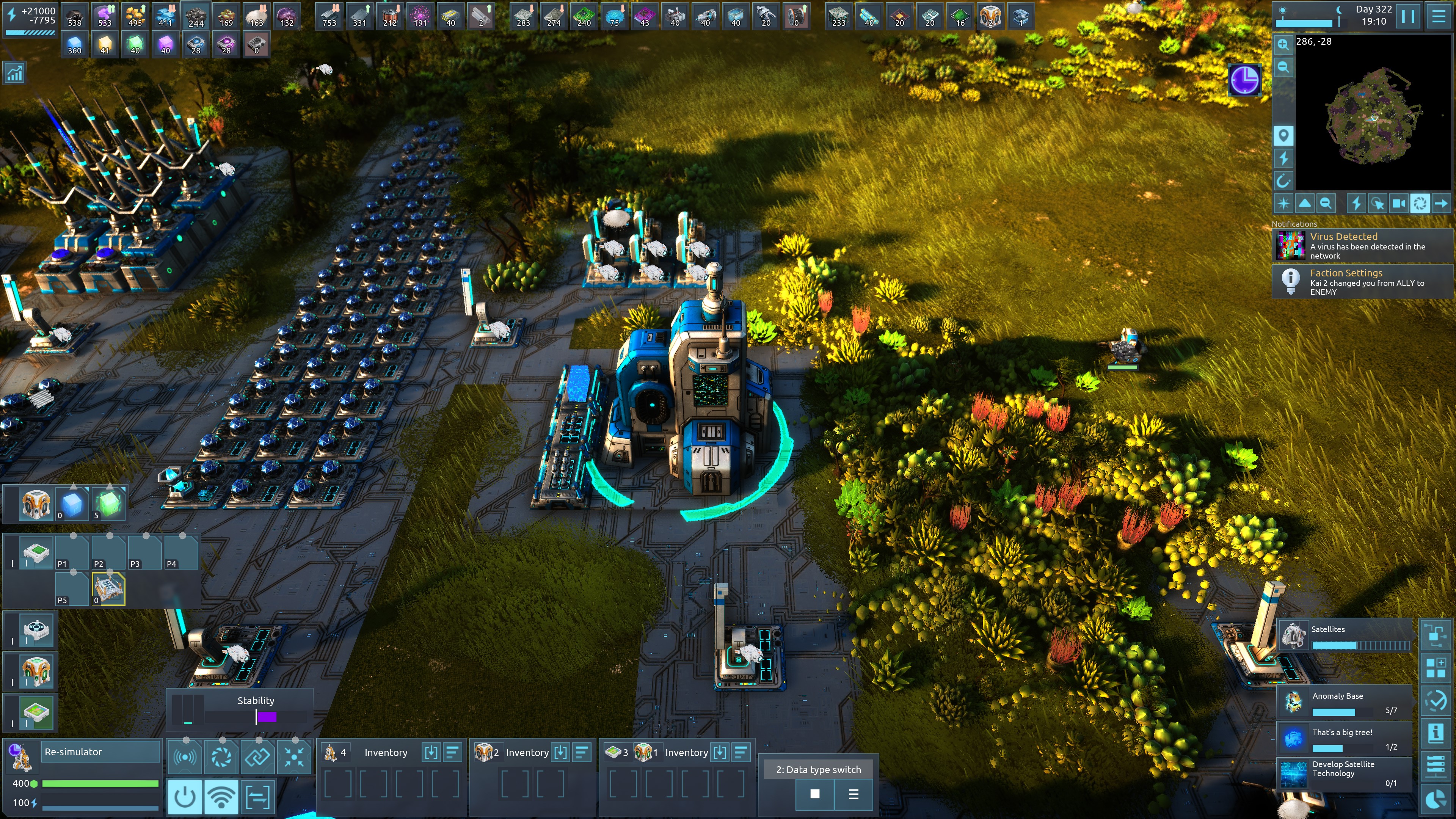The image size is (1456, 819).
Task: Open the Anomaly Base objective
Action: coord(1345,703)
